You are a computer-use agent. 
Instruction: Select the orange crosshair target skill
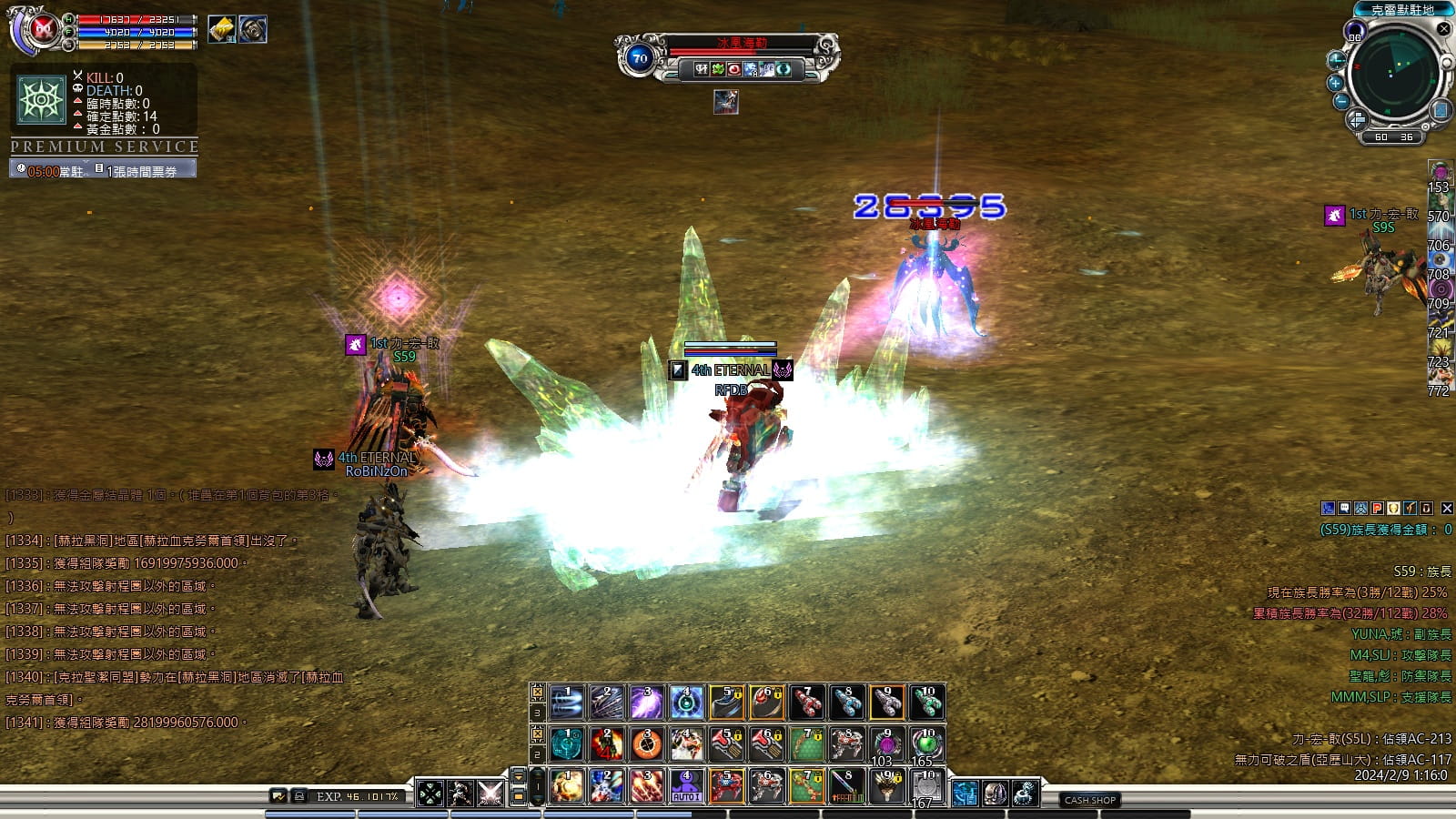[647, 744]
